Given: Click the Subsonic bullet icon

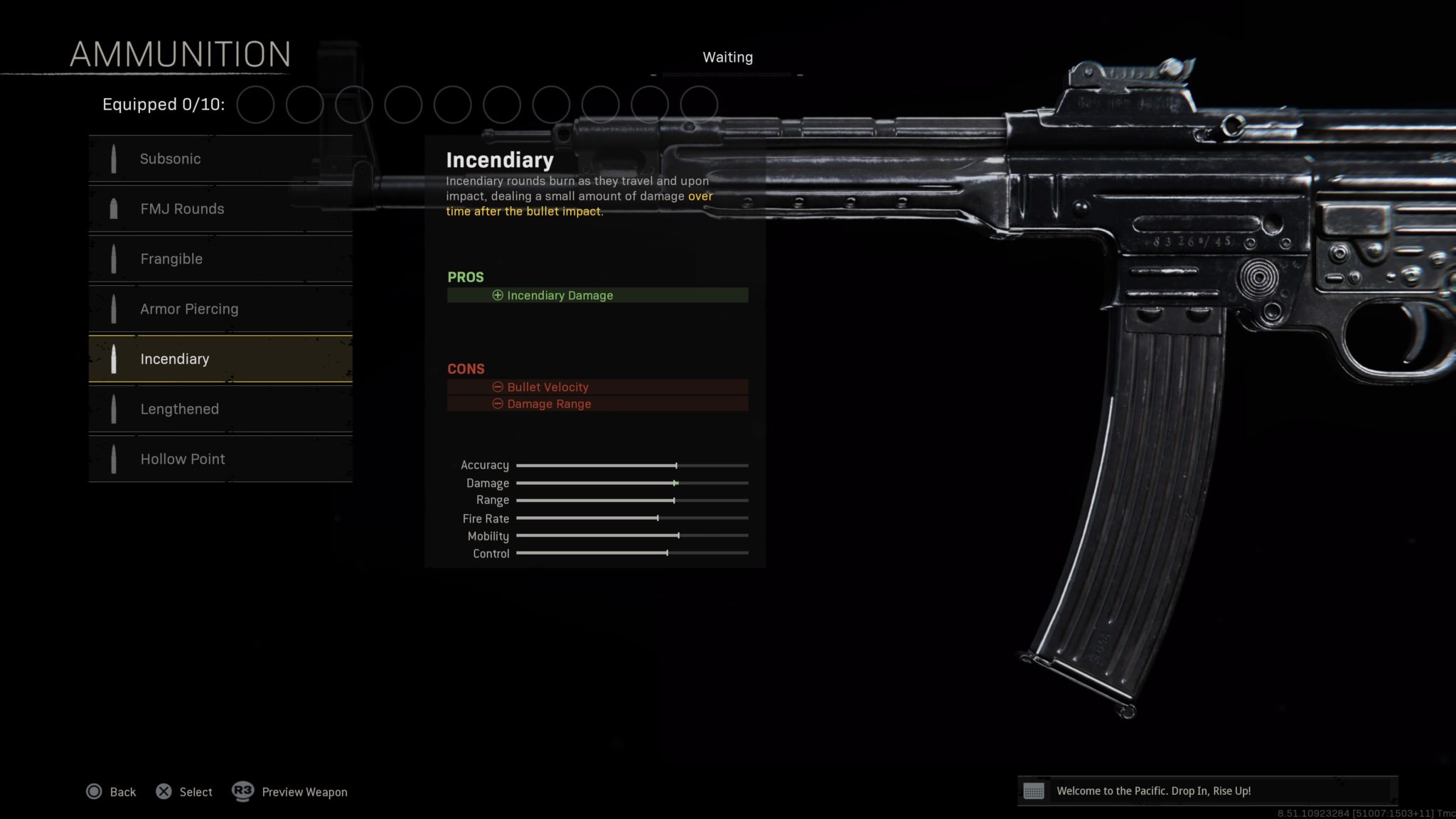Looking at the screenshot, I should (x=114, y=159).
